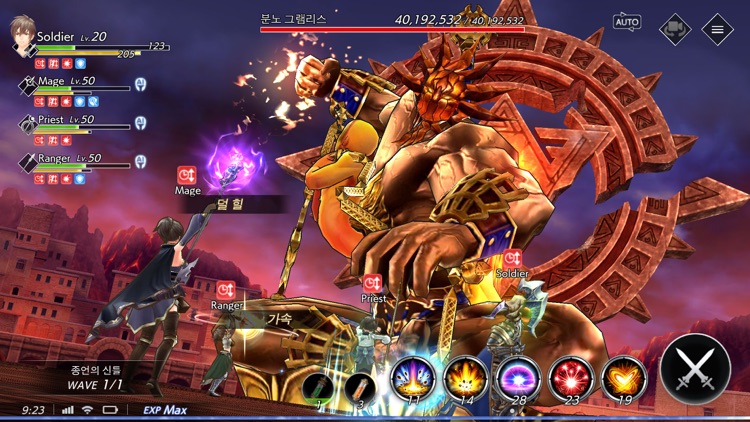Select the Mage party member row
The image size is (750, 422).
tap(75, 86)
